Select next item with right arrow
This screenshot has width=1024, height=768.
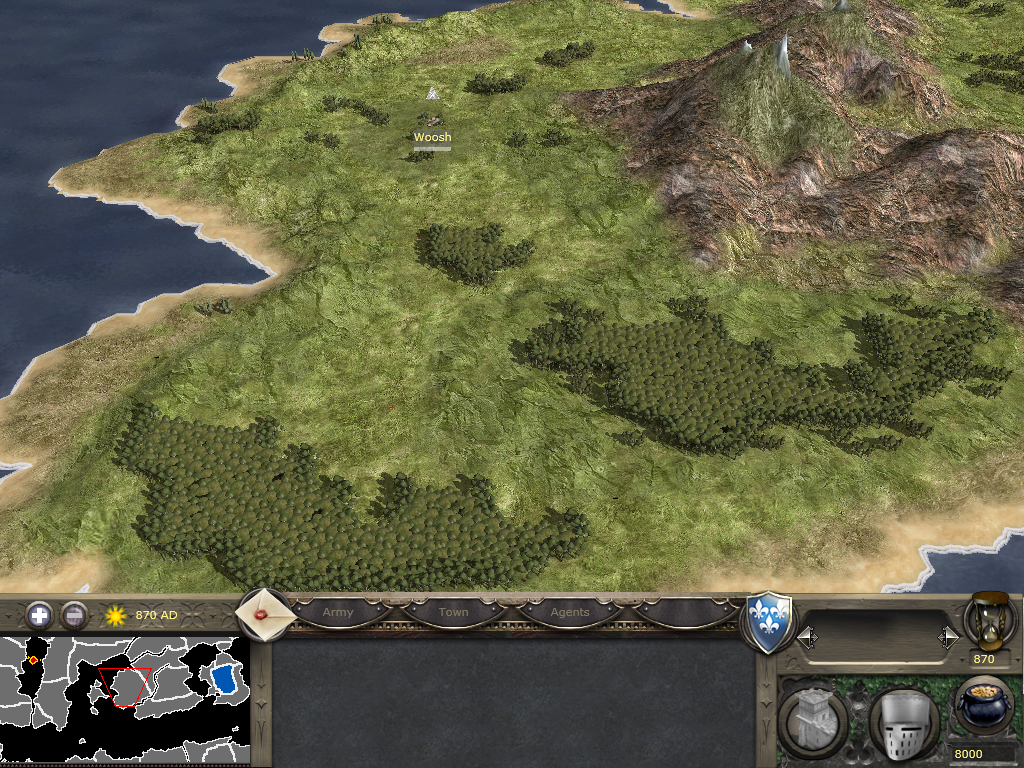948,636
